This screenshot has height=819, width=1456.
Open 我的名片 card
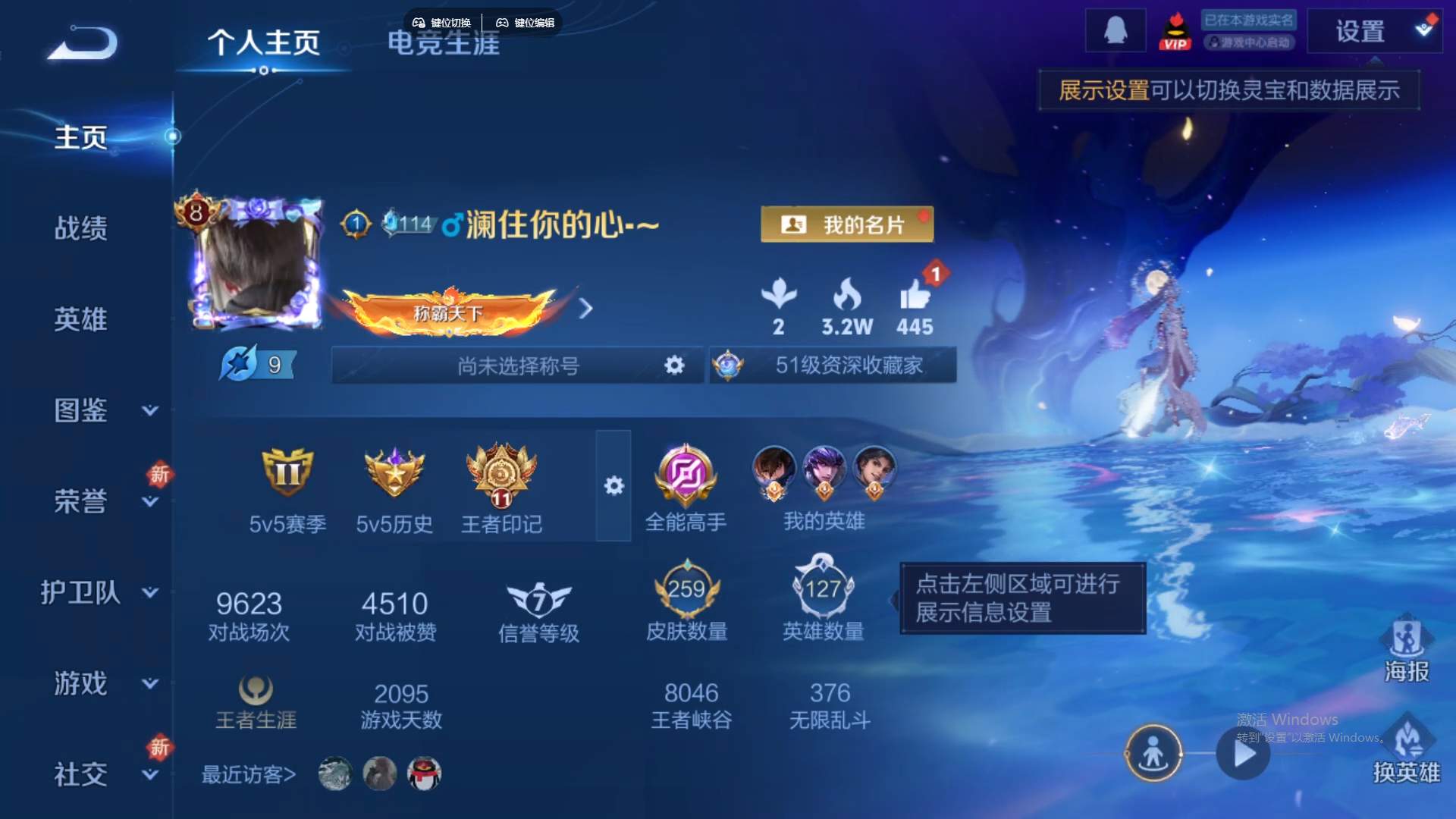coord(846,224)
